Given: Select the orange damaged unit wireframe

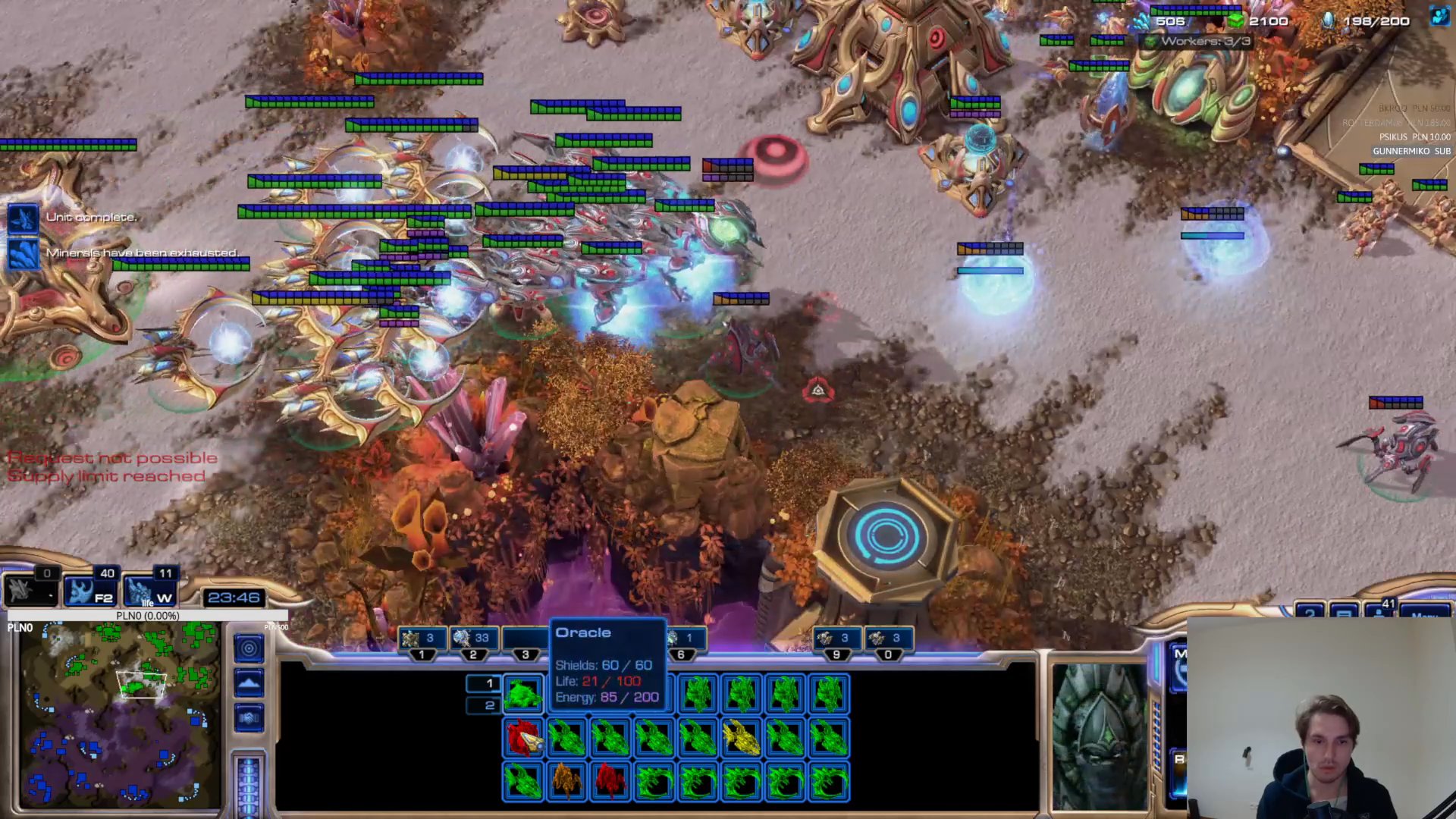Looking at the screenshot, I should point(566,781).
